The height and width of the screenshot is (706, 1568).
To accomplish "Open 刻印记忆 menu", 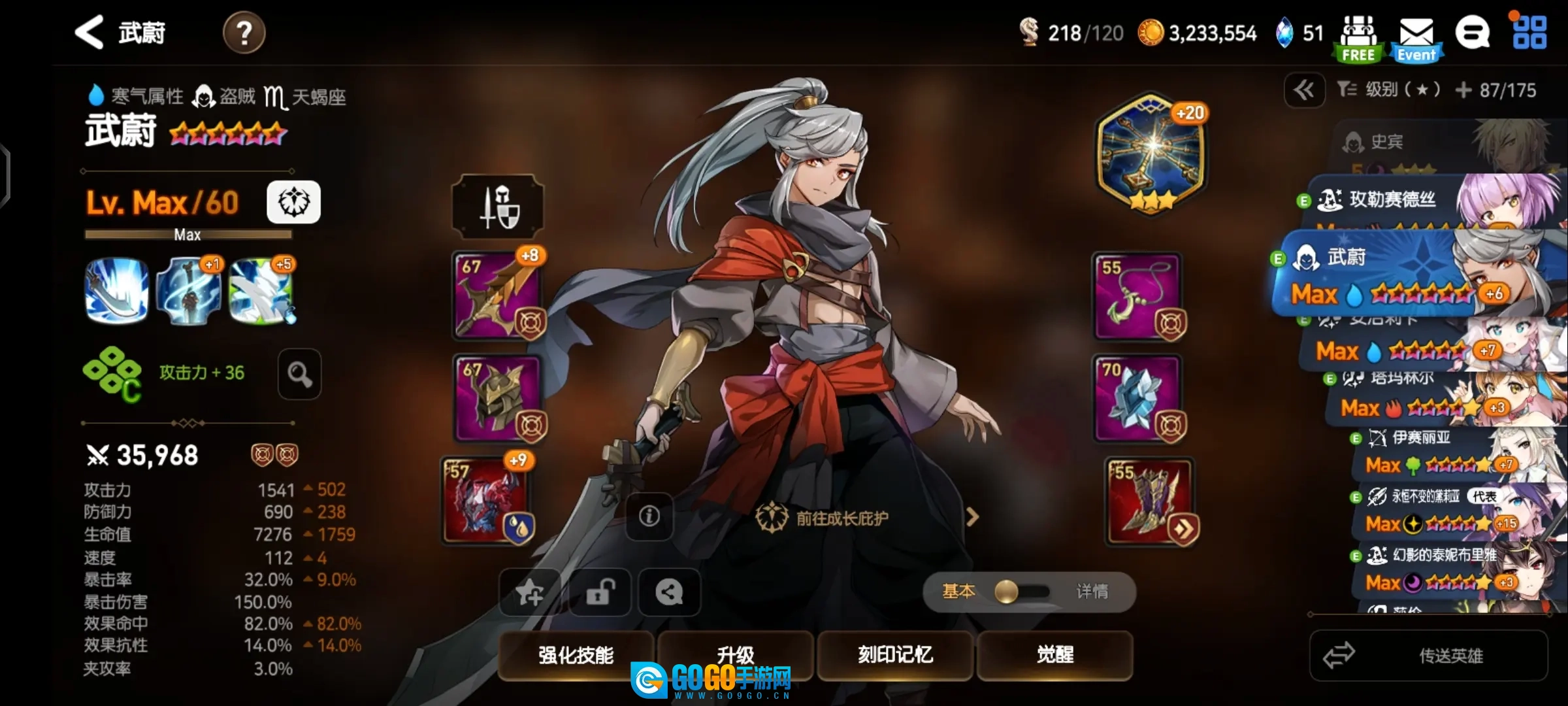I will pyautogui.click(x=895, y=655).
